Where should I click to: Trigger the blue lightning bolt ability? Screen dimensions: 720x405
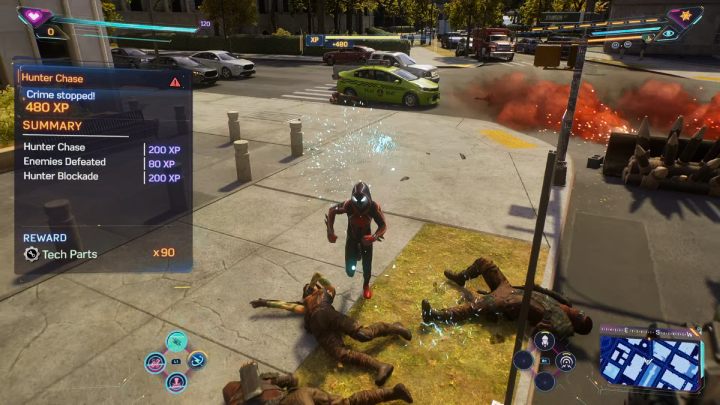[197, 360]
